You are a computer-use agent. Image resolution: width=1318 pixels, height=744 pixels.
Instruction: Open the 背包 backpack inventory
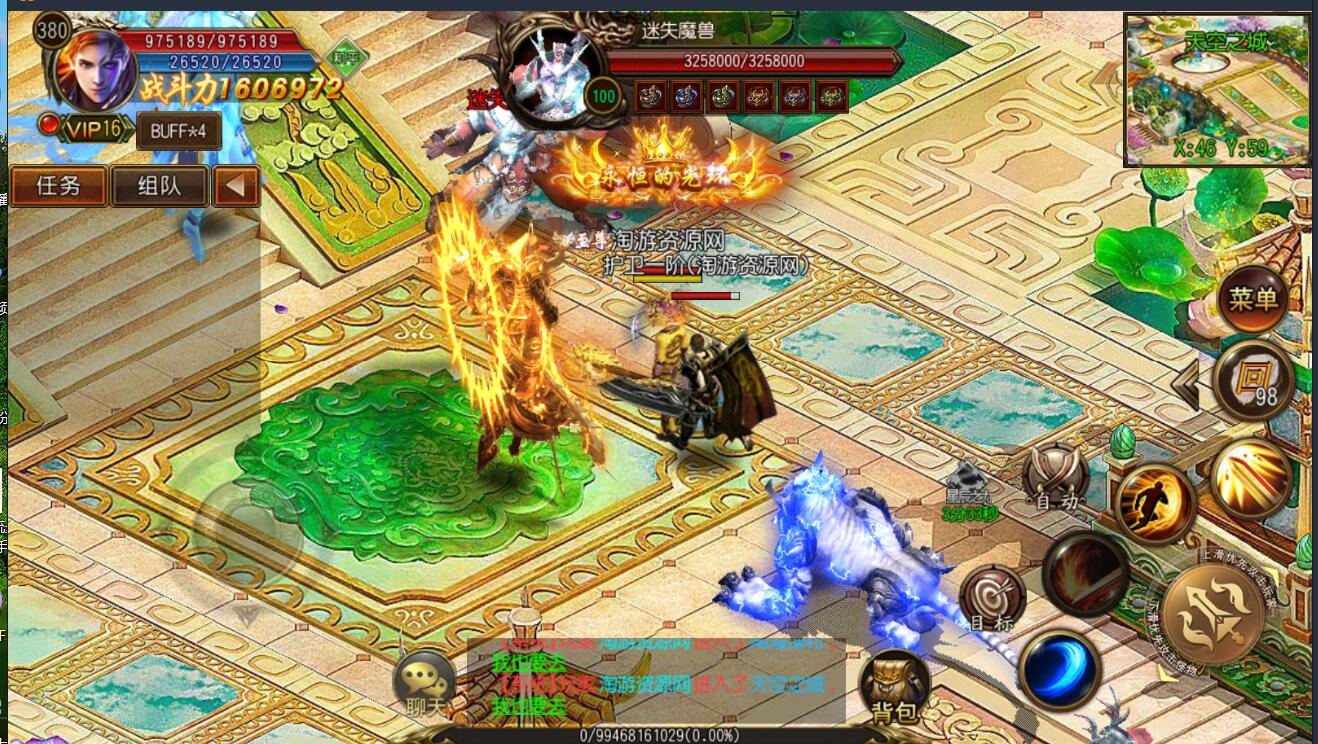point(893,687)
